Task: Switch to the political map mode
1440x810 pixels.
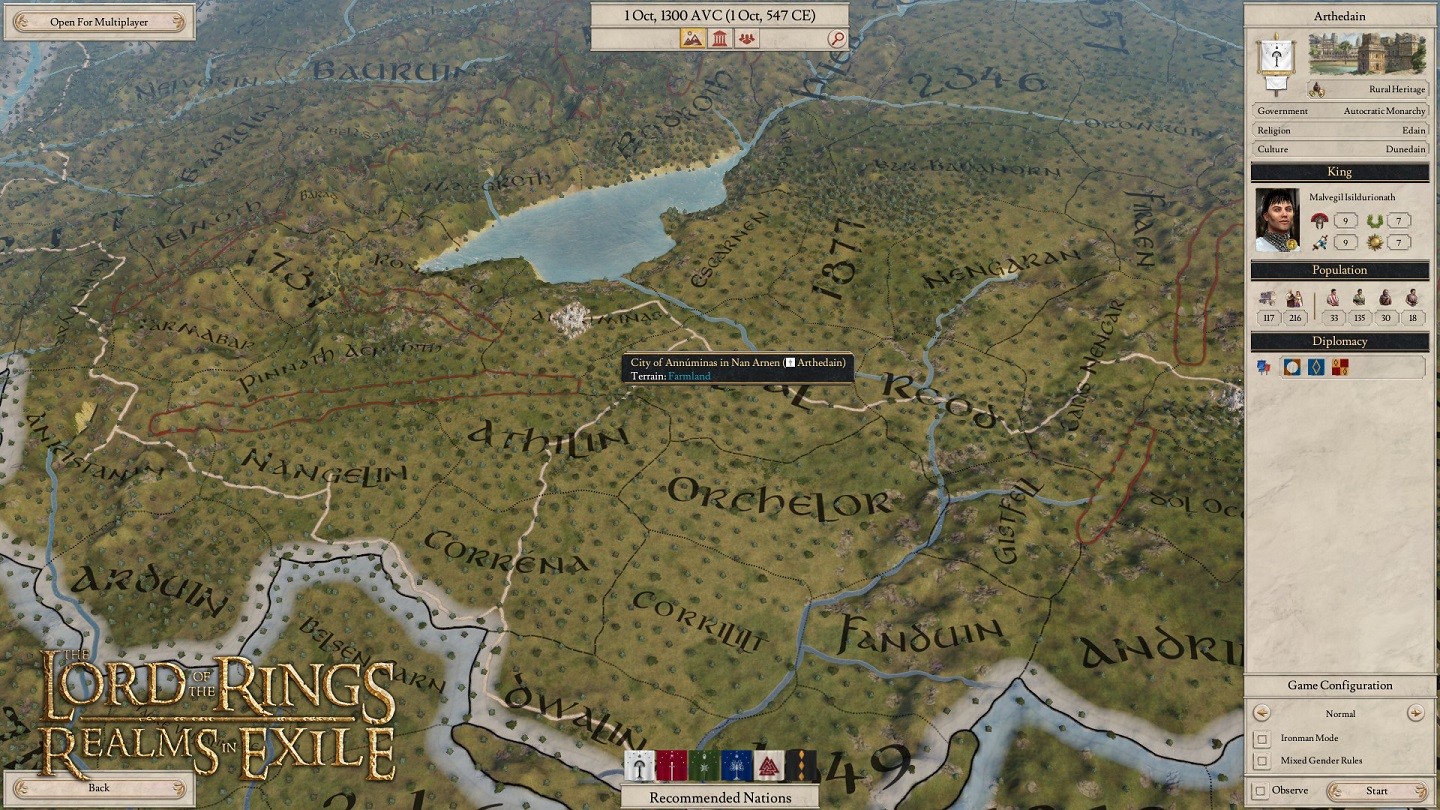Action: pos(719,39)
